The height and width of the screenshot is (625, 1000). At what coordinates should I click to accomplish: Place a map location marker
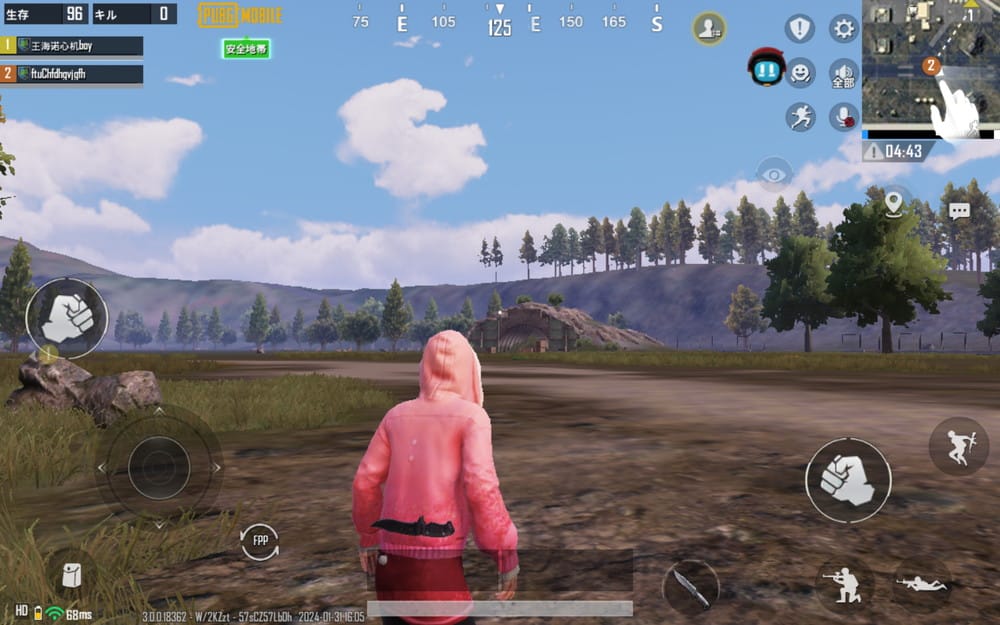893,203
